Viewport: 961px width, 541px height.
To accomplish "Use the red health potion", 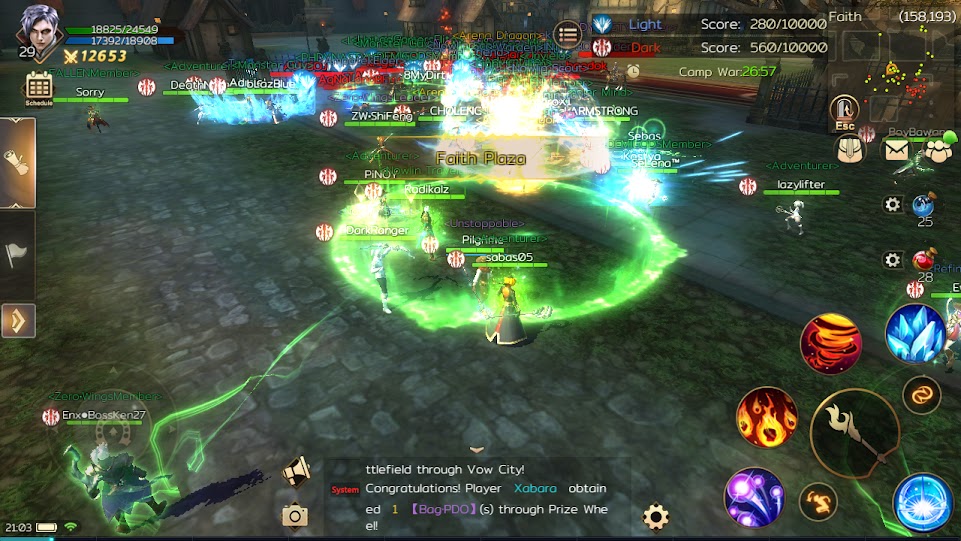I will [924, 261].
